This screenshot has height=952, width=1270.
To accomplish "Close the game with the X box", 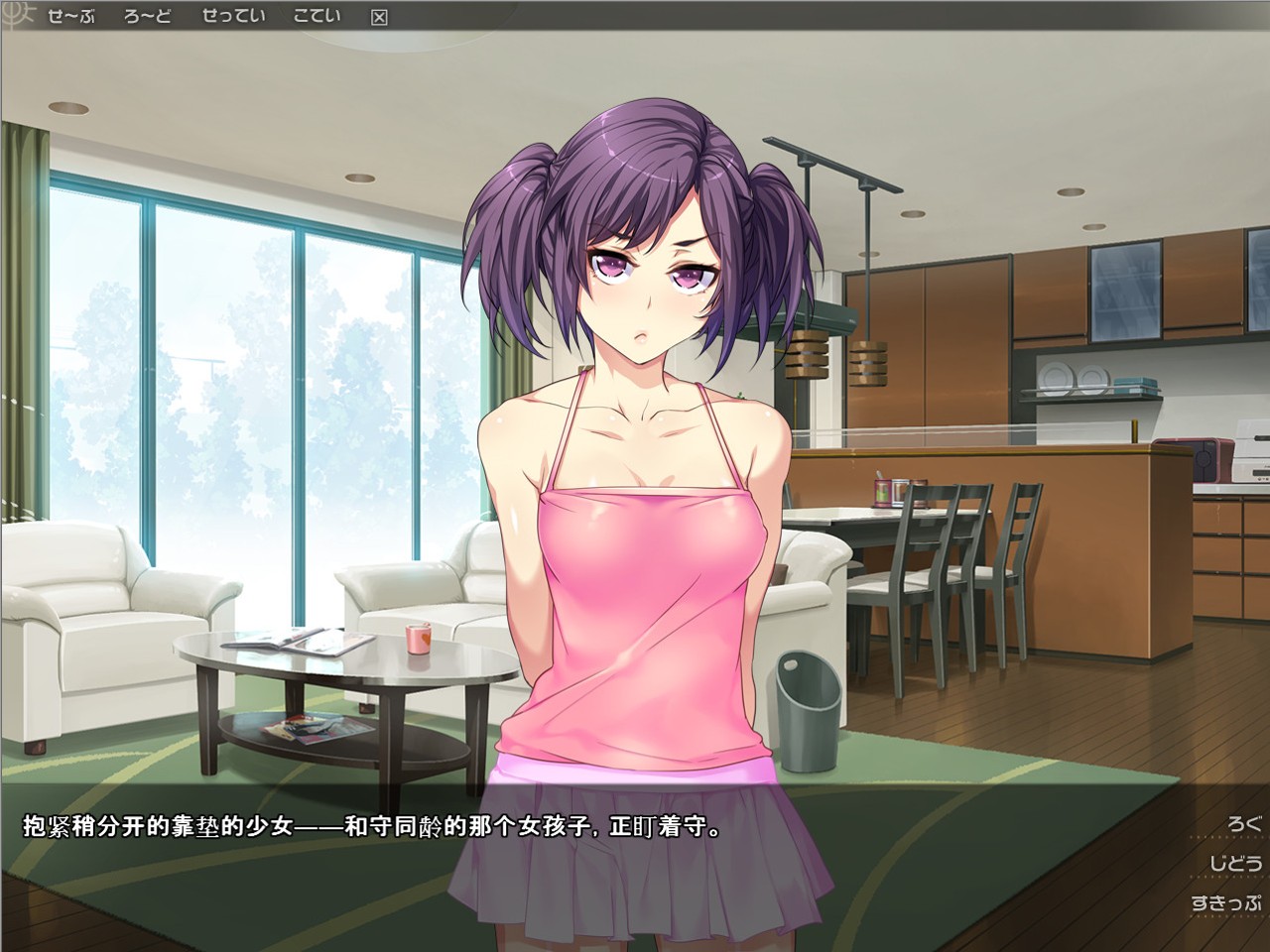I will coord(379,17).
